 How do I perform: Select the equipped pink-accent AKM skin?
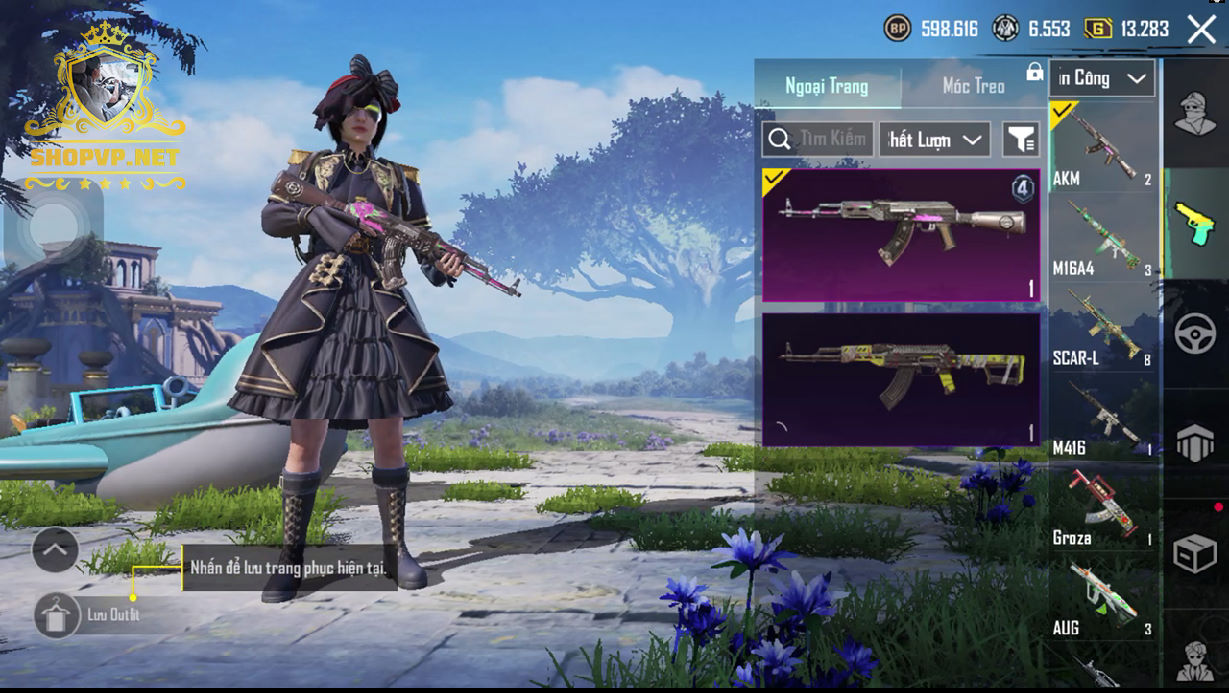pyautogui.click(x=900, y=235)
